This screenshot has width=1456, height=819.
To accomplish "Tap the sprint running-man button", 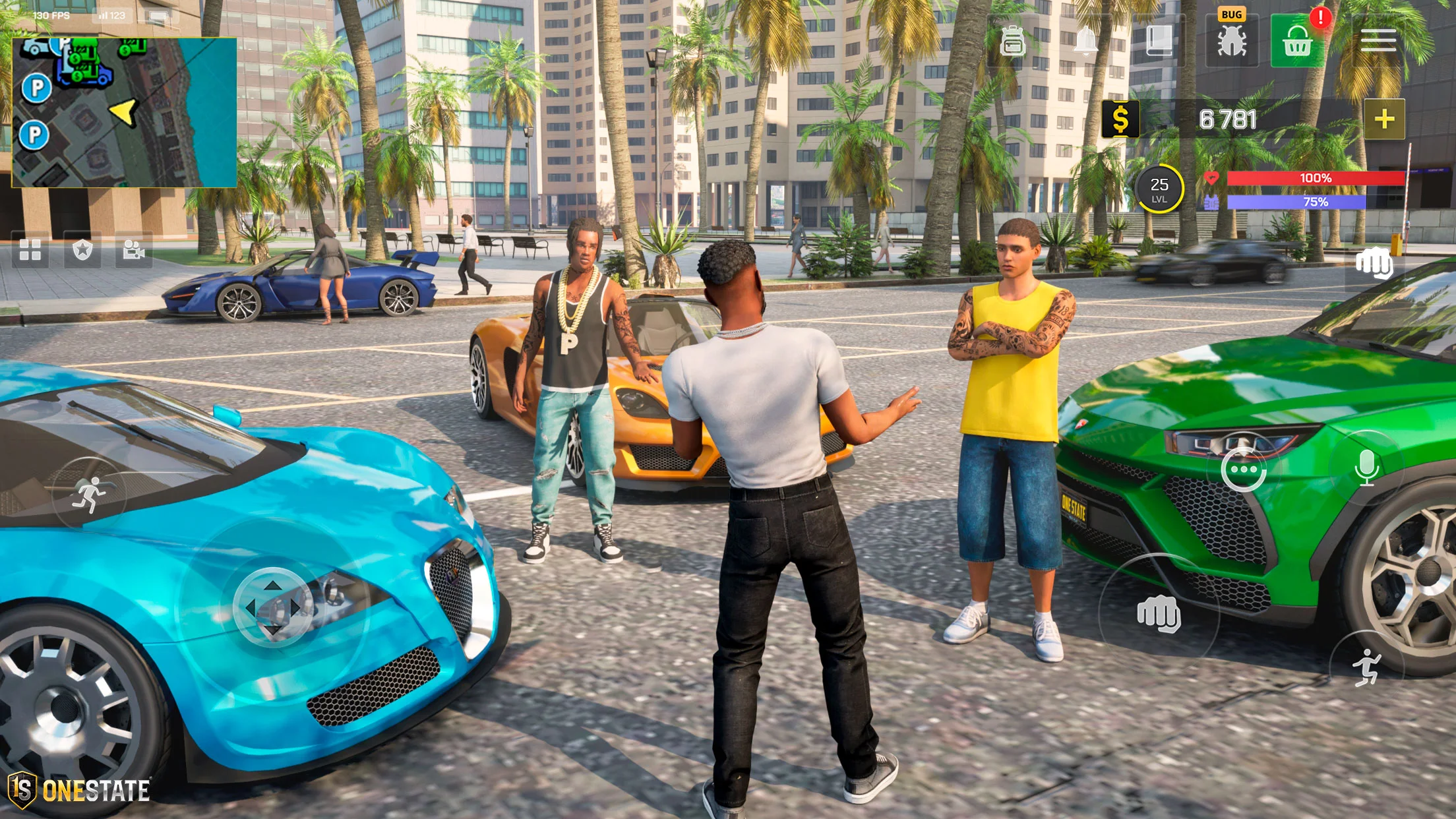I will coord(89,495).
